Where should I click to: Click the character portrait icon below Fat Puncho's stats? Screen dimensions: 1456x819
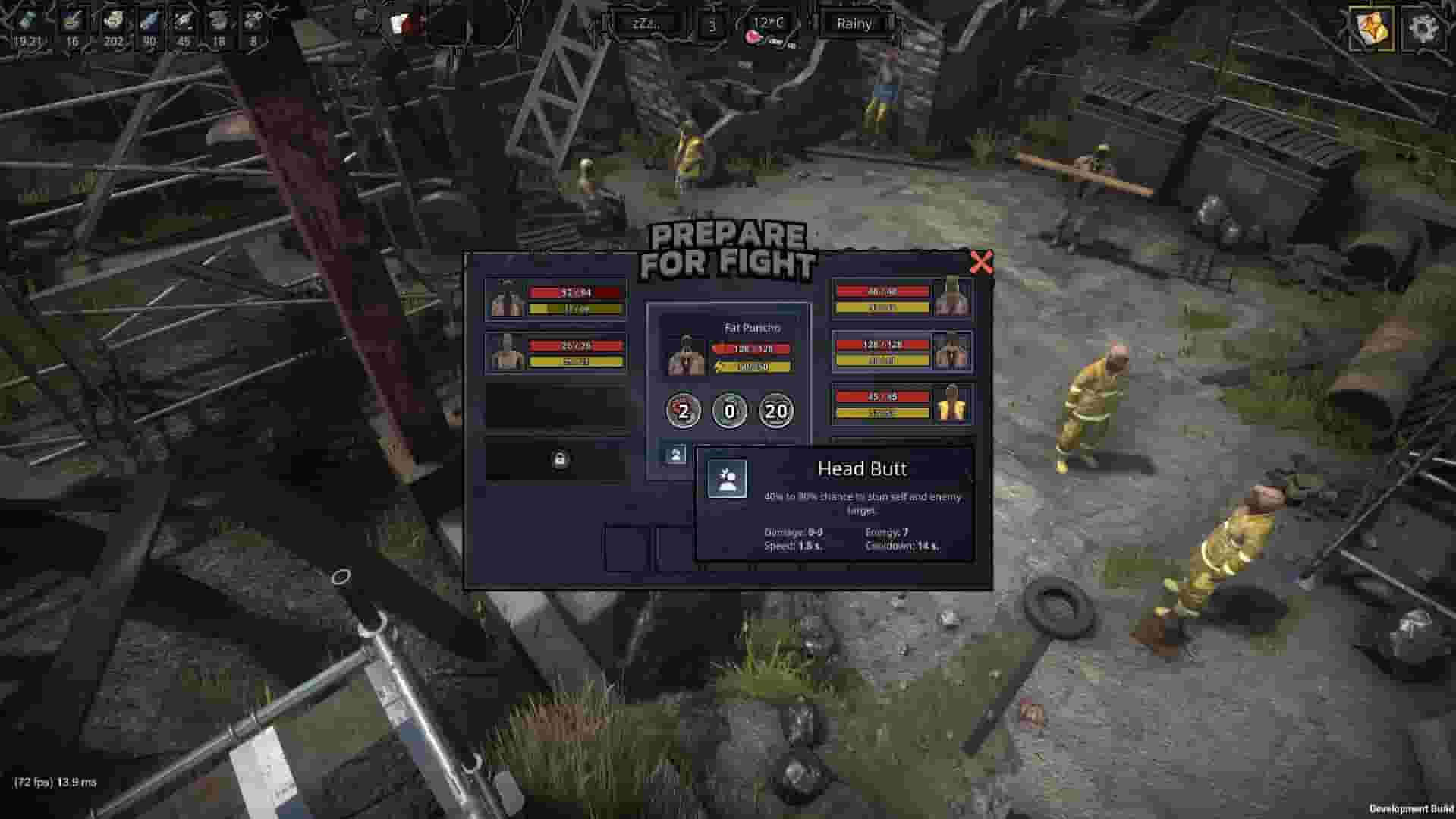click(678, 455)
